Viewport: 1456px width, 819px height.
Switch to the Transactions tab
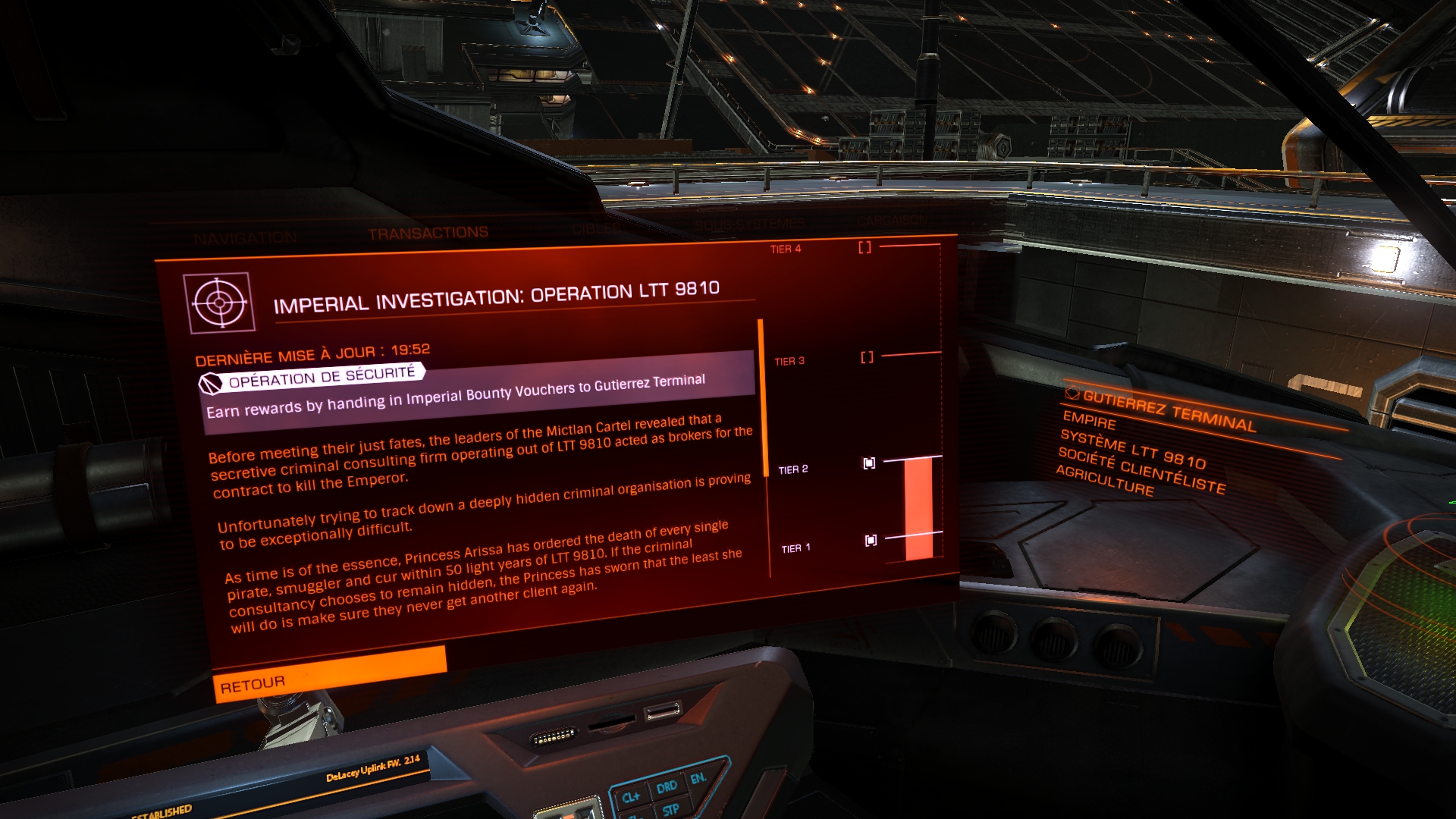(428, 234)
